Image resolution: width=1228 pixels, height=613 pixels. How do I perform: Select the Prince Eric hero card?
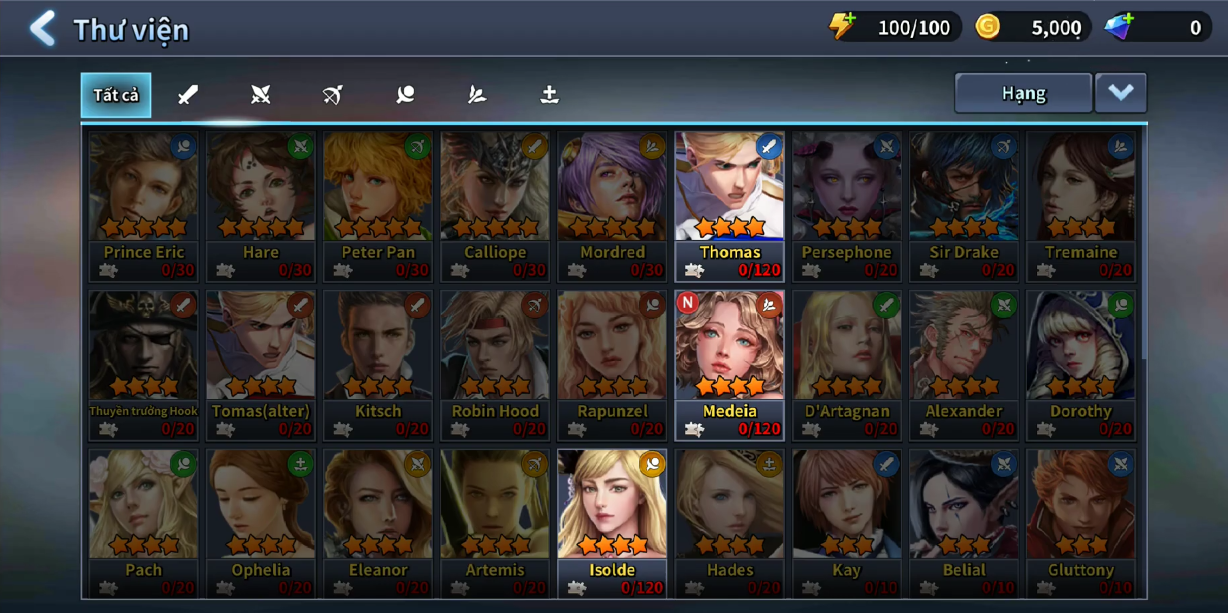(144, 205)
